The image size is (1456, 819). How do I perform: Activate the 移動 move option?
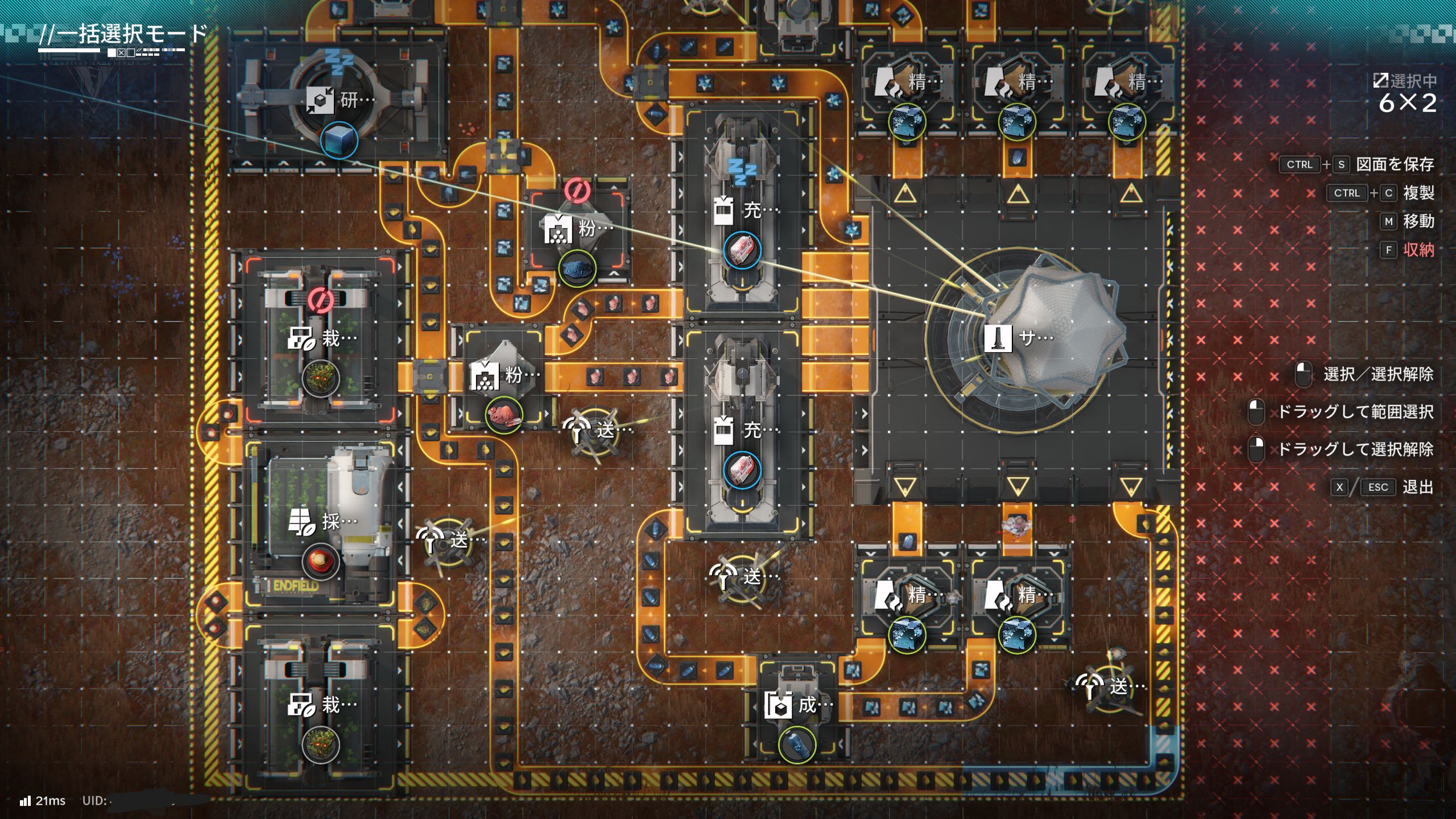(x=1418, y=221)
